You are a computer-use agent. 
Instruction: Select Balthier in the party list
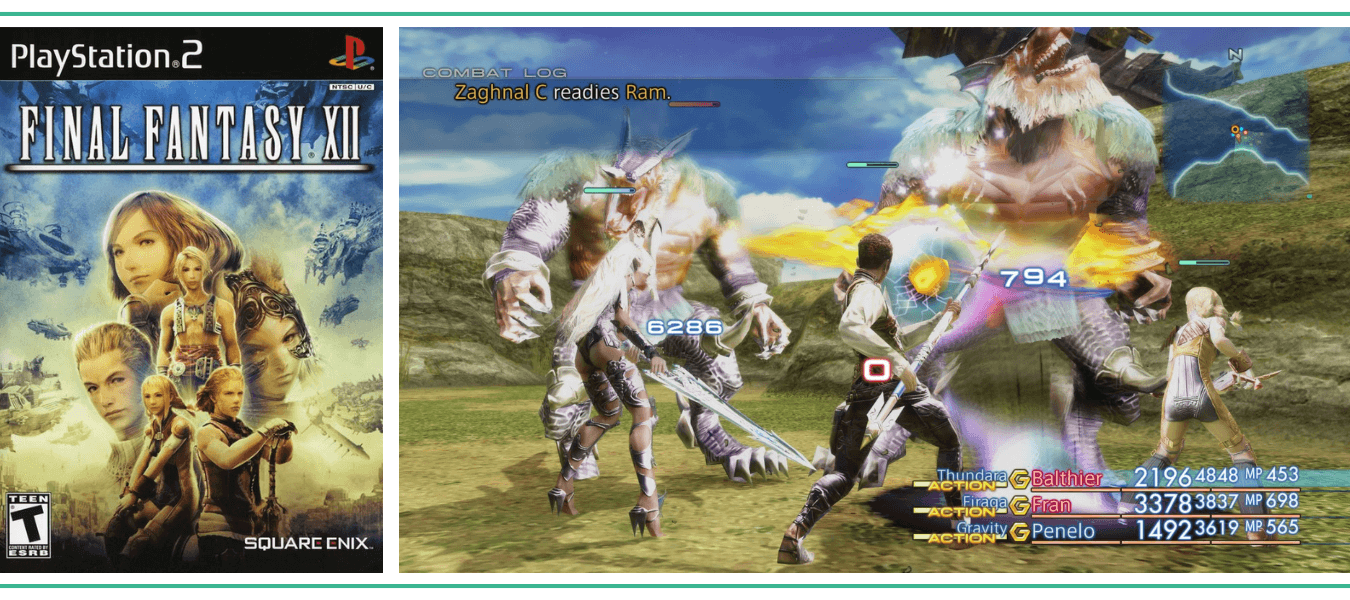[x=1066, y=478]
